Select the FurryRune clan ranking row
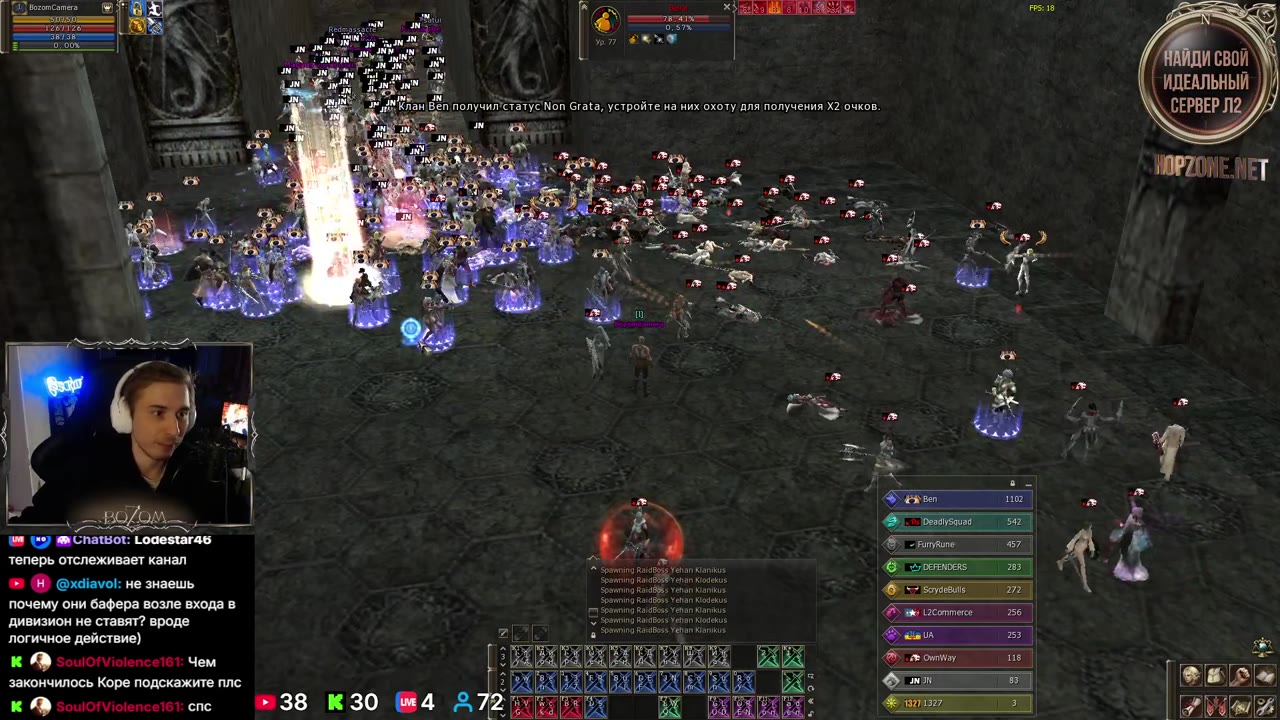Image resolution: width=1280 pixels, height=720 pixels. pyautogui.click(x=957, y=544)
